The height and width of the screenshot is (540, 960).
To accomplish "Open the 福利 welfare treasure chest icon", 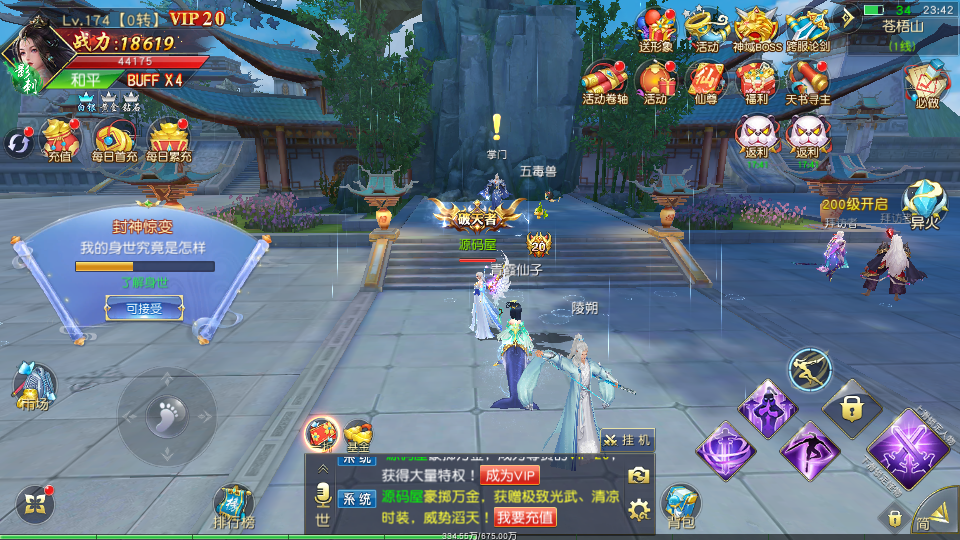I will (x=757, y=80).
